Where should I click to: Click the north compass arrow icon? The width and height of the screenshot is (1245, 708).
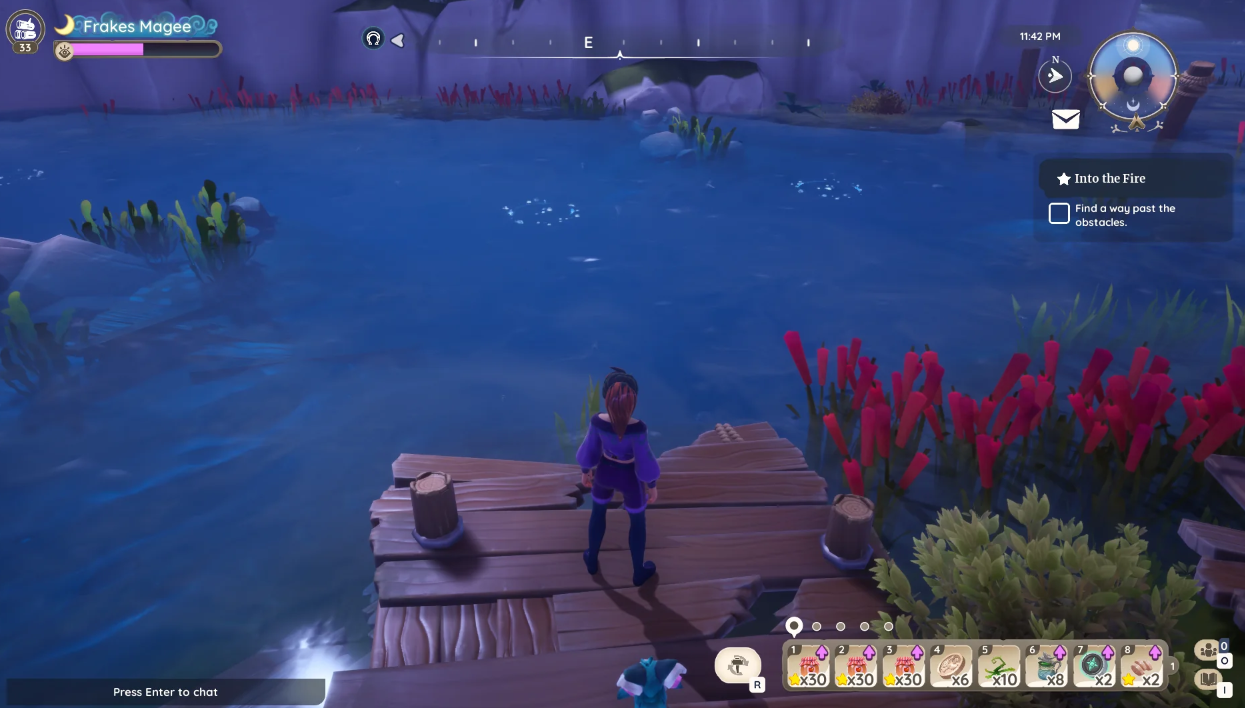click(x=1054, y=76)
